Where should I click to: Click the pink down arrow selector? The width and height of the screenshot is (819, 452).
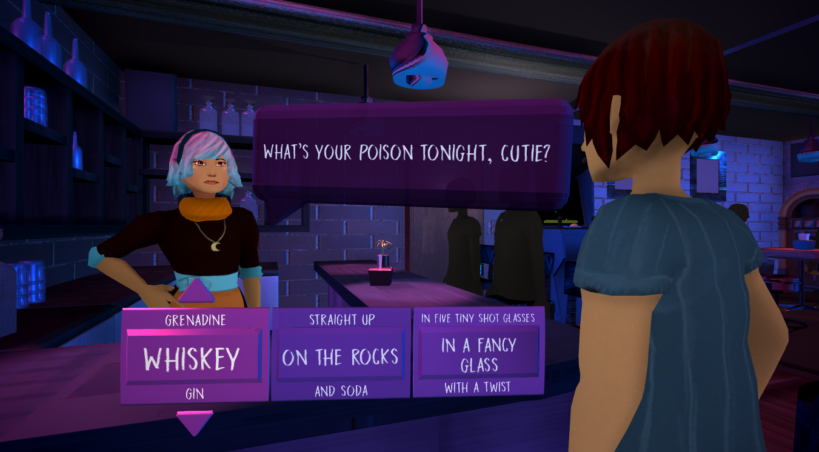[194, 422]
